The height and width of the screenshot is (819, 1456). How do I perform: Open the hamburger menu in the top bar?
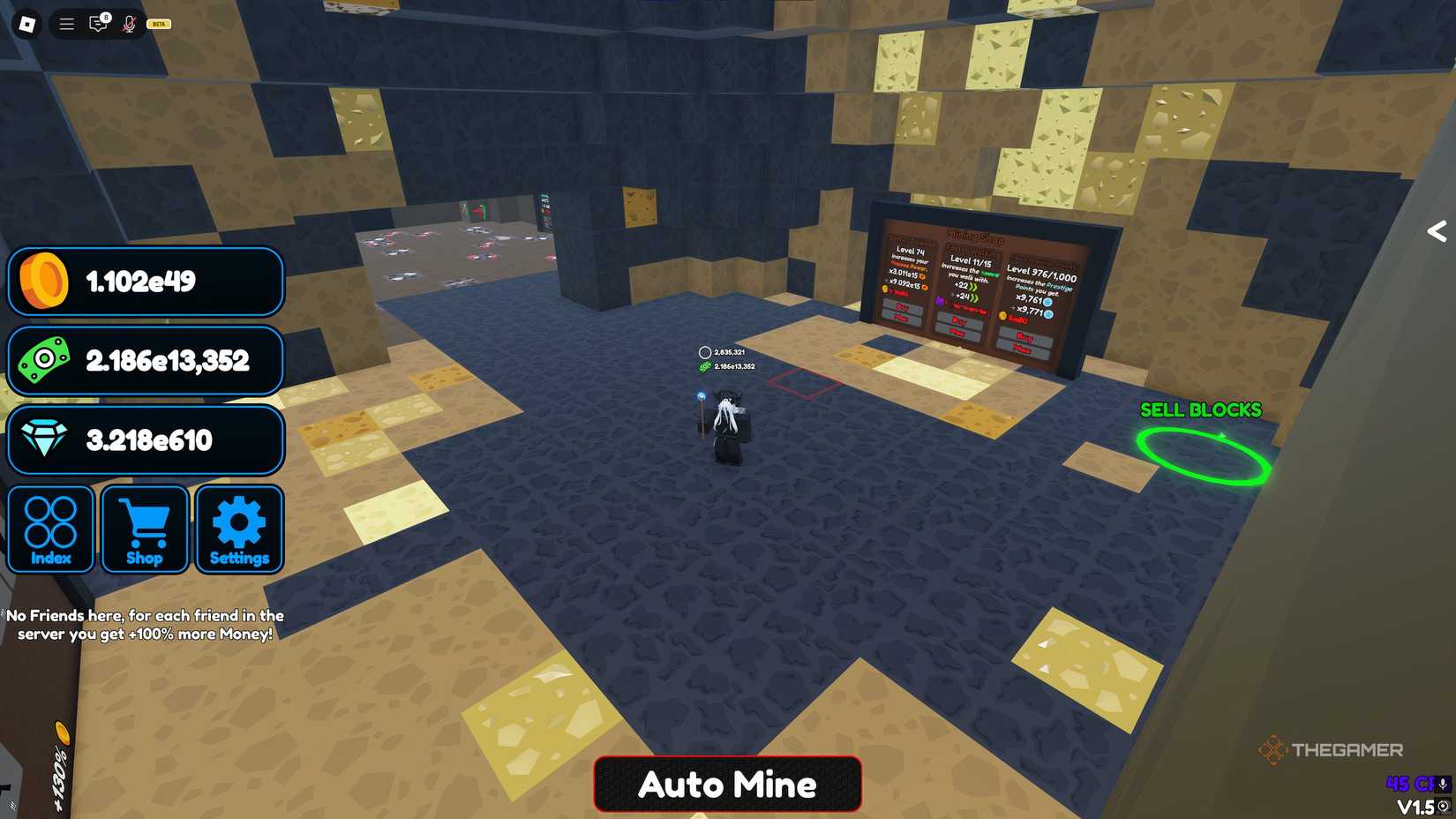(x=65, y=24)
